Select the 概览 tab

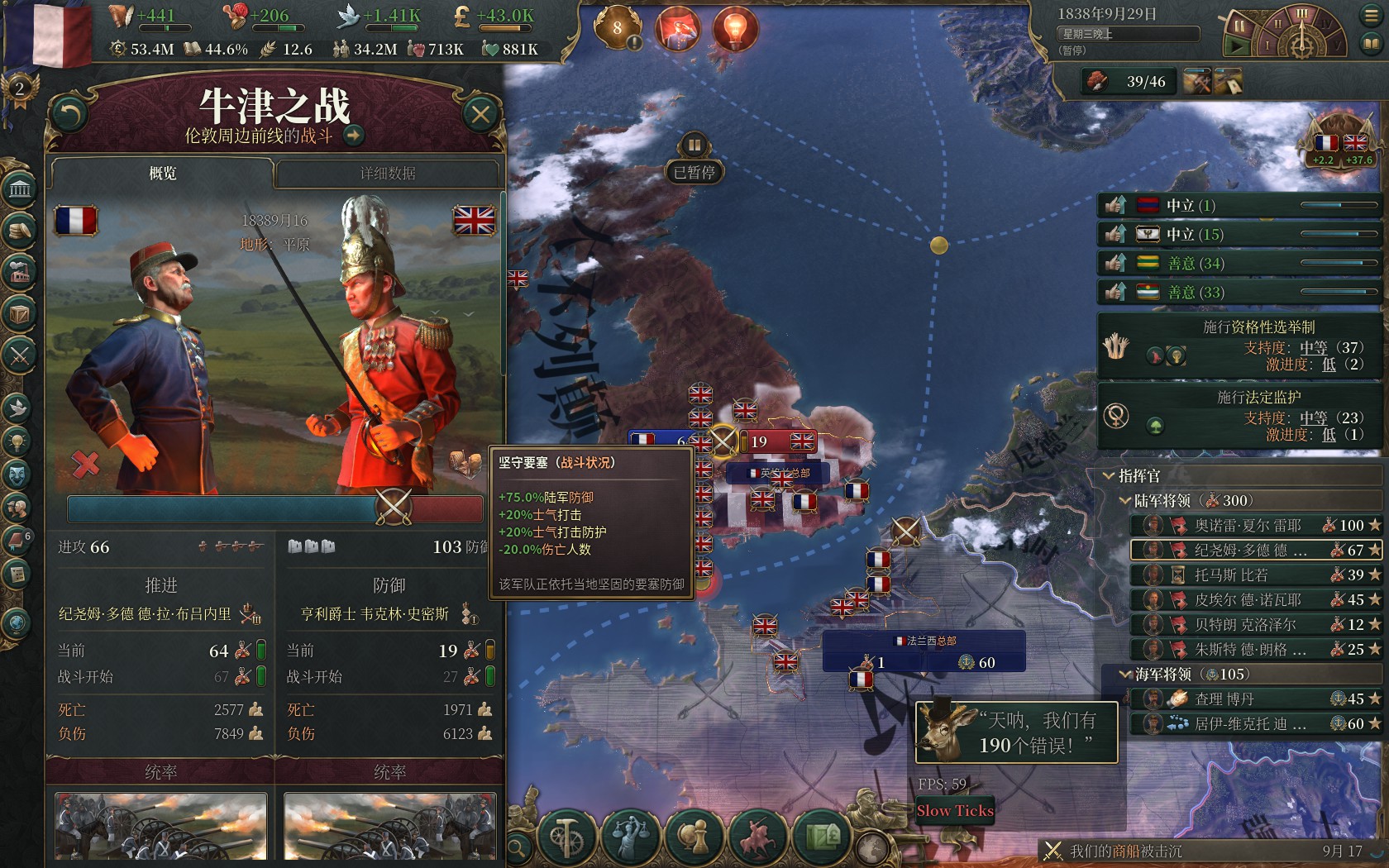(162, 173)
